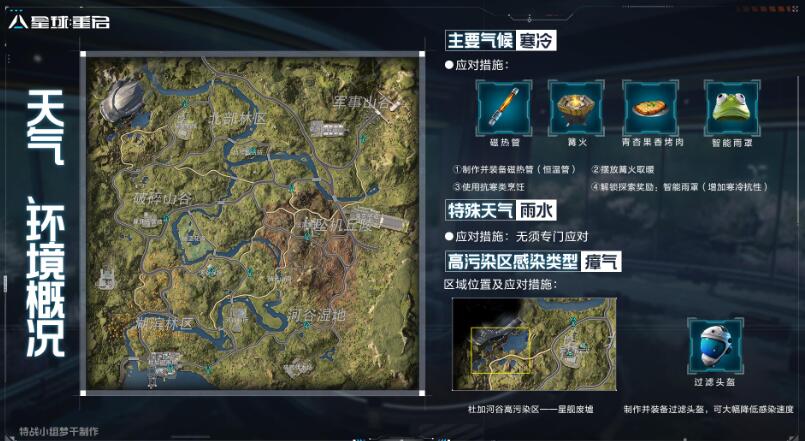Choose the 篝火 campfire icon

click(x=575, y=105)
